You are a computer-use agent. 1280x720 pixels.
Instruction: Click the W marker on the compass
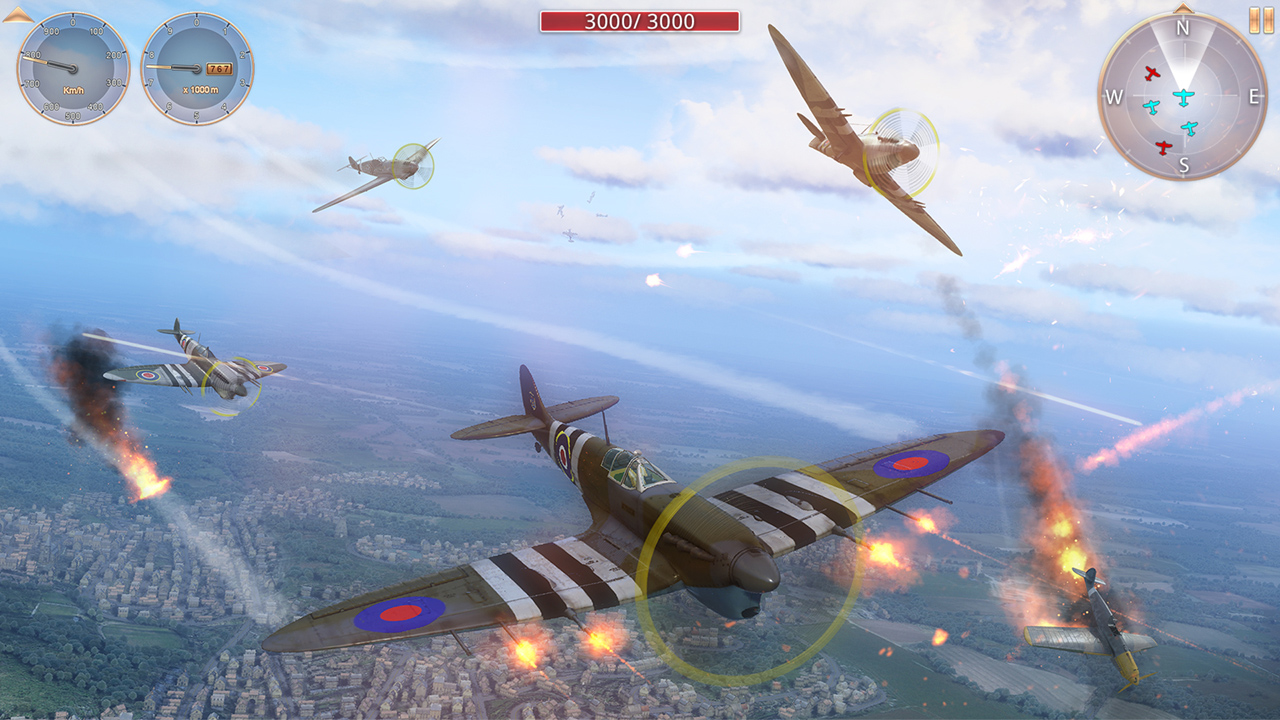[x=1114, y=96]
